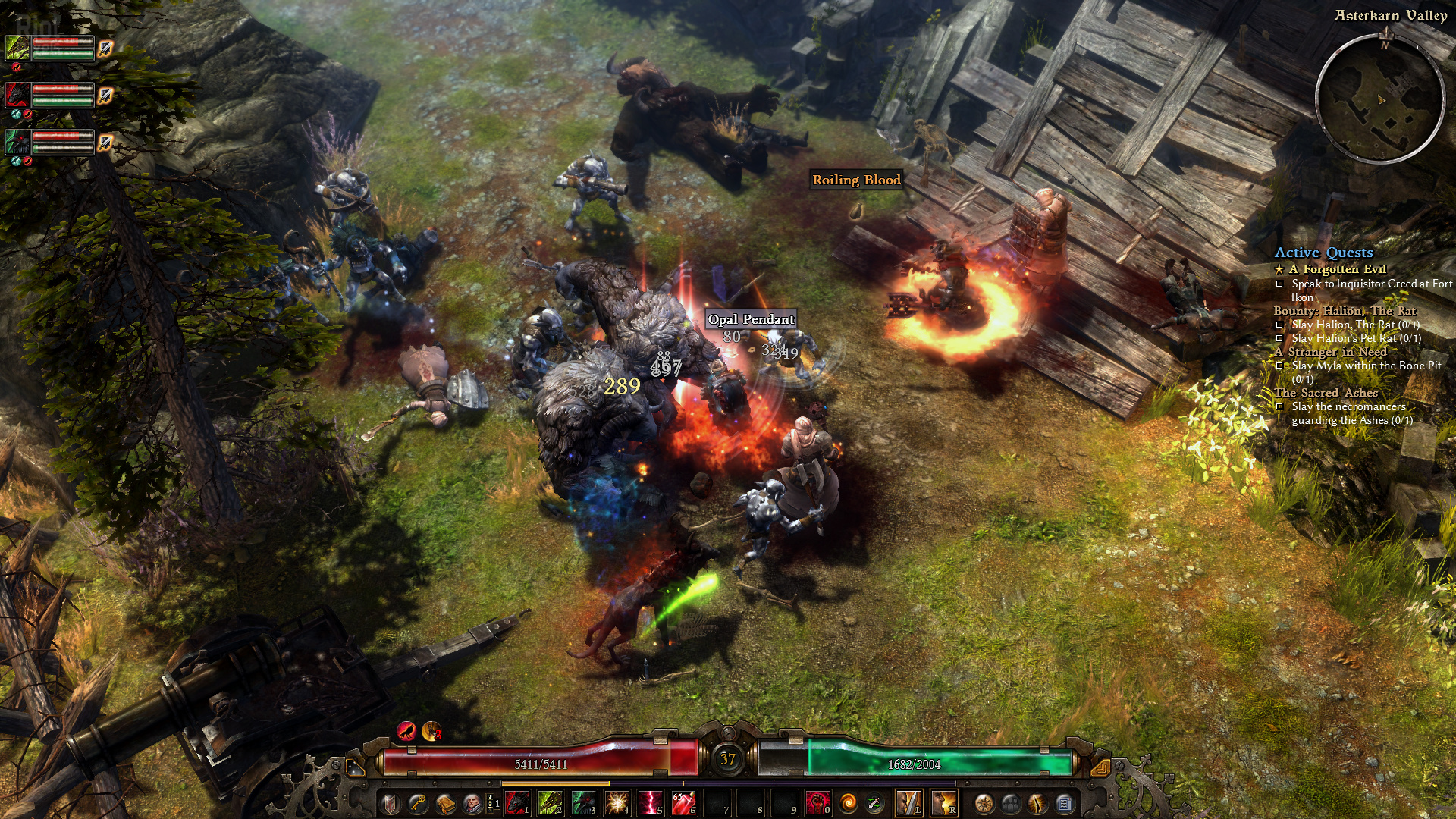Click the bald character portrait icon
Screen dimensions: 1456x819
pyautogui.click(x=472, y=803)
